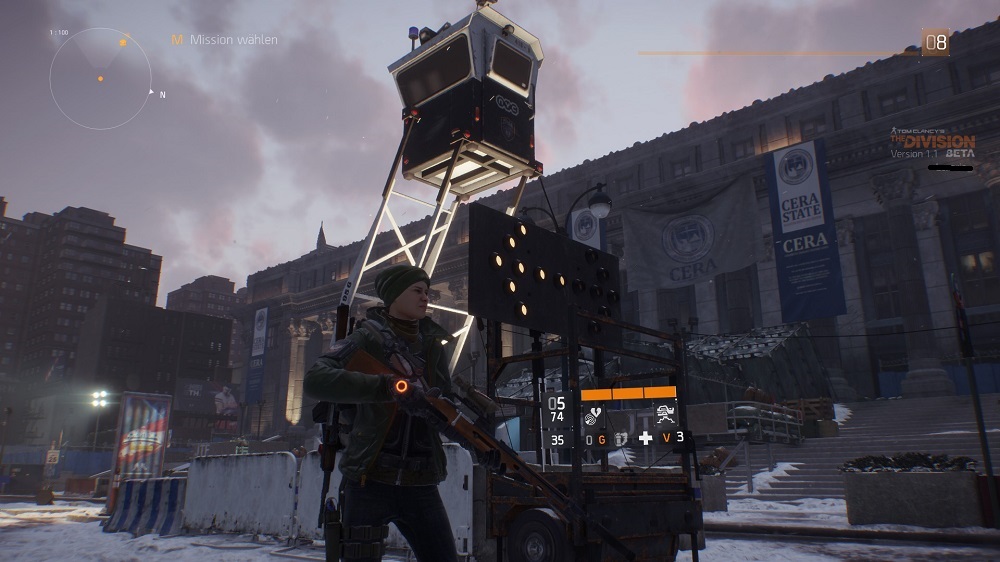
Task: Use the medkit cross icon
Action: click(645, 438)
